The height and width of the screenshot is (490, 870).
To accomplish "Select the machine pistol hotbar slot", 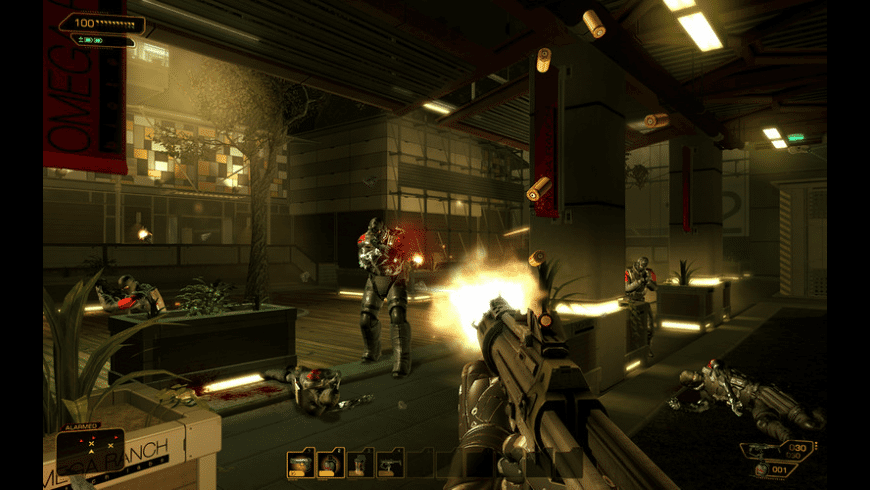I will (391, 463).
